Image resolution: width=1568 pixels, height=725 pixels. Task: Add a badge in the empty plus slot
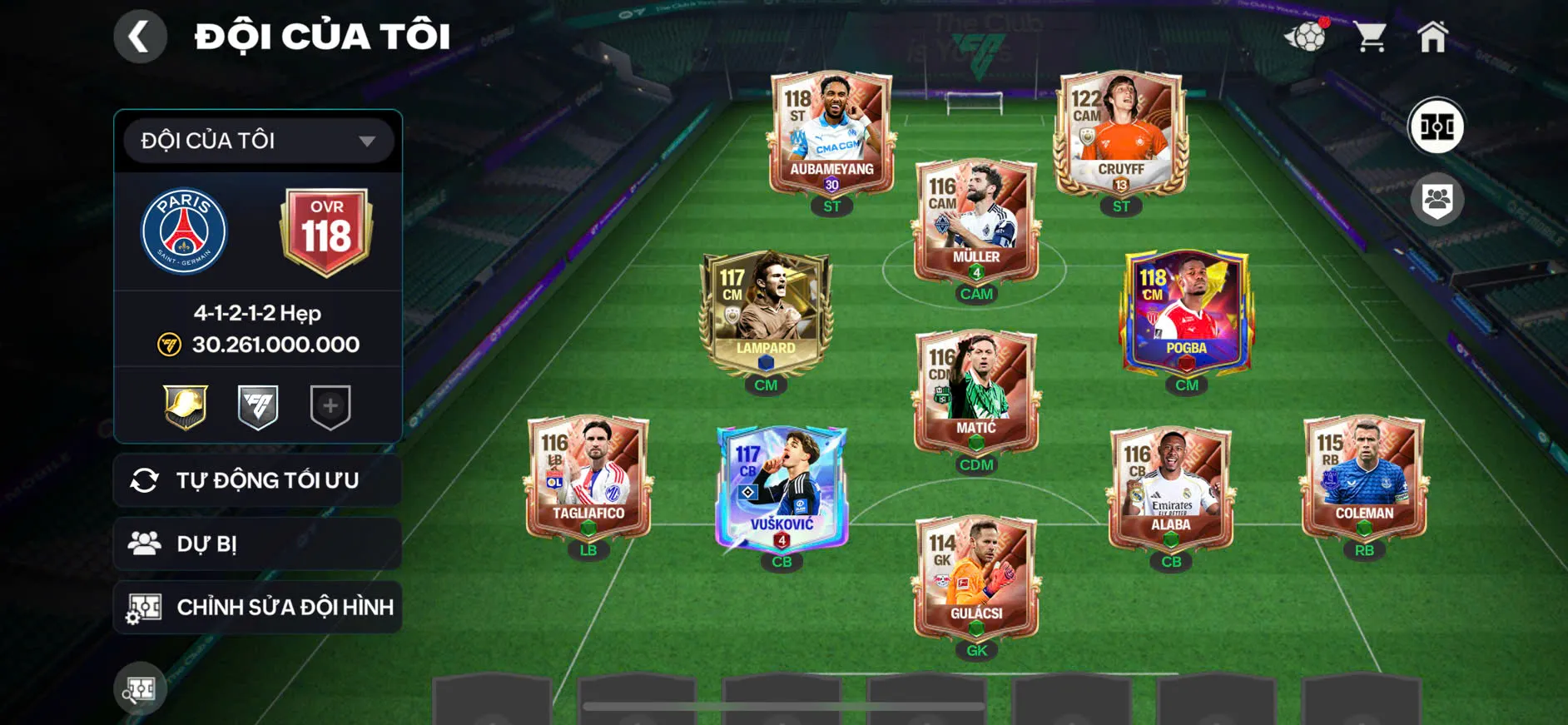tap(330, 406)
